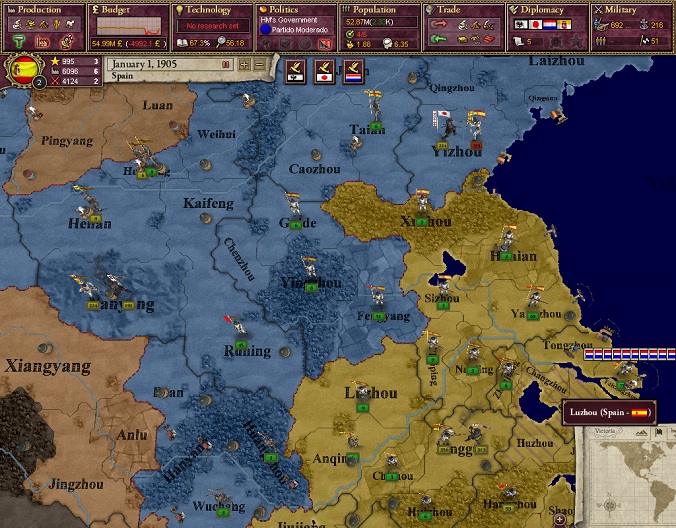Show the Technology screen

(212, 10)
